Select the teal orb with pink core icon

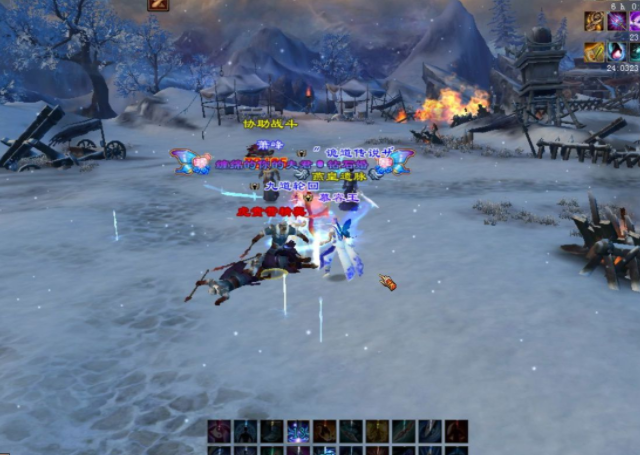click(618, 51)
